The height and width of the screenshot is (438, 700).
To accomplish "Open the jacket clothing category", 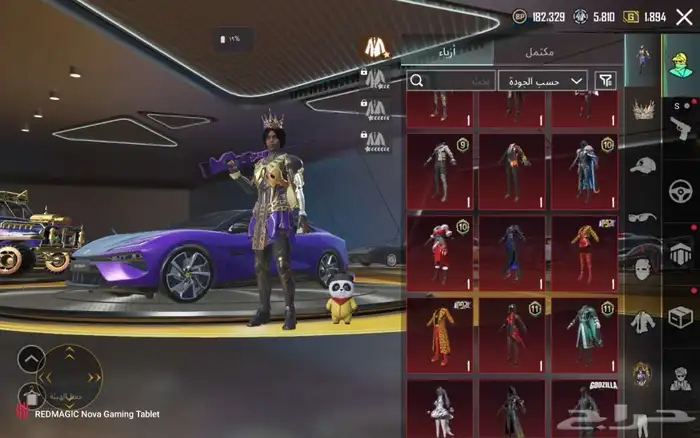I will tap(641, 323).
